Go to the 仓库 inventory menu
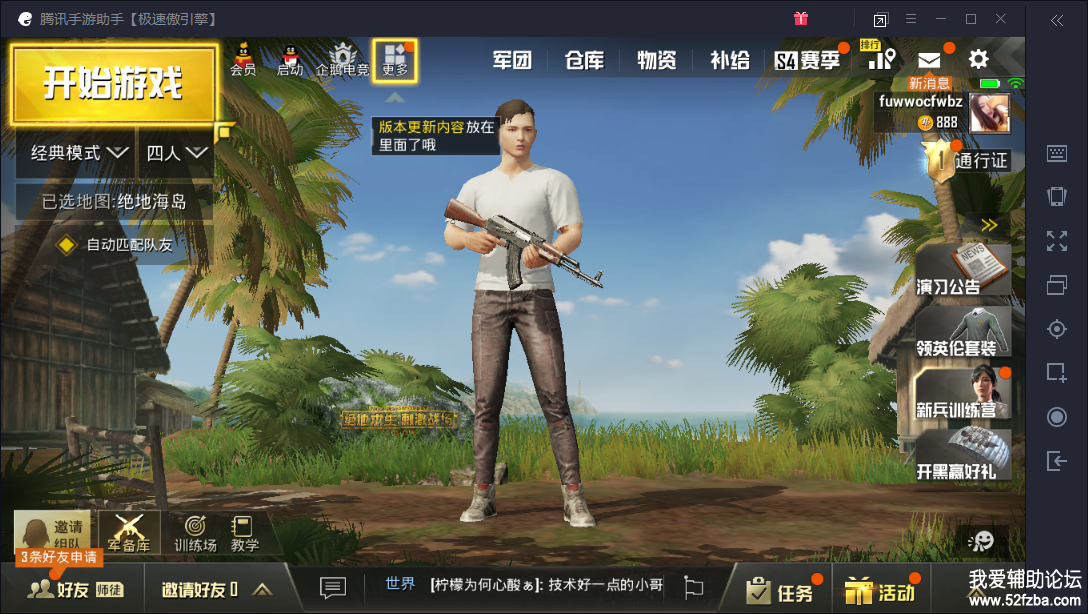 (584, 60)
